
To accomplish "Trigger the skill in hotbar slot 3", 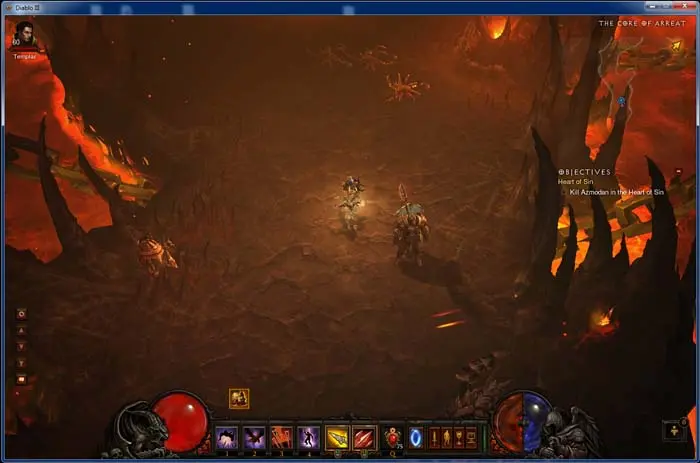I will tap(281, 437).
